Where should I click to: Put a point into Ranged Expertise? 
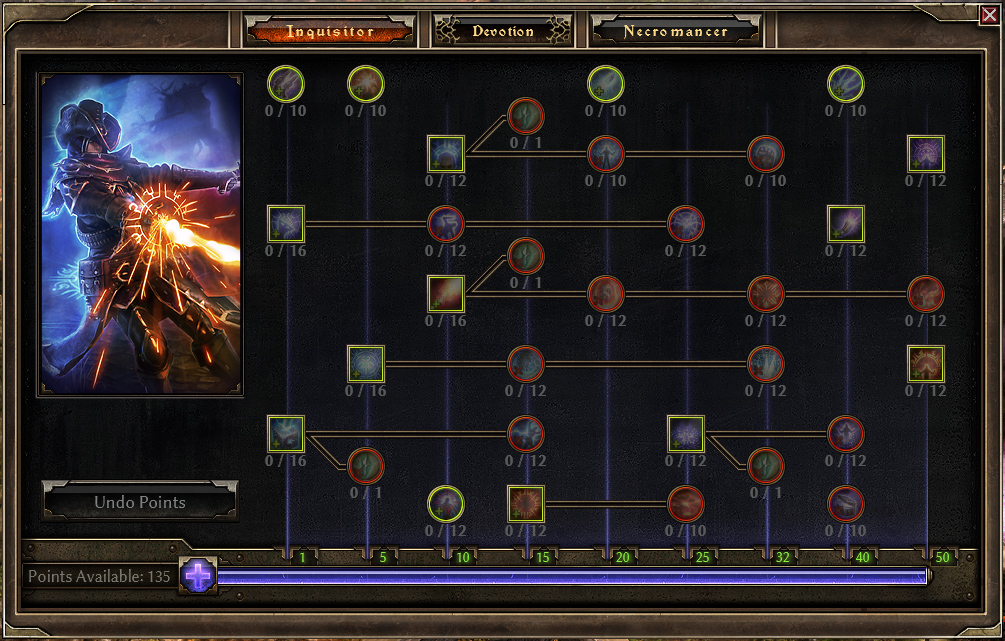click(x=286, y=84)
